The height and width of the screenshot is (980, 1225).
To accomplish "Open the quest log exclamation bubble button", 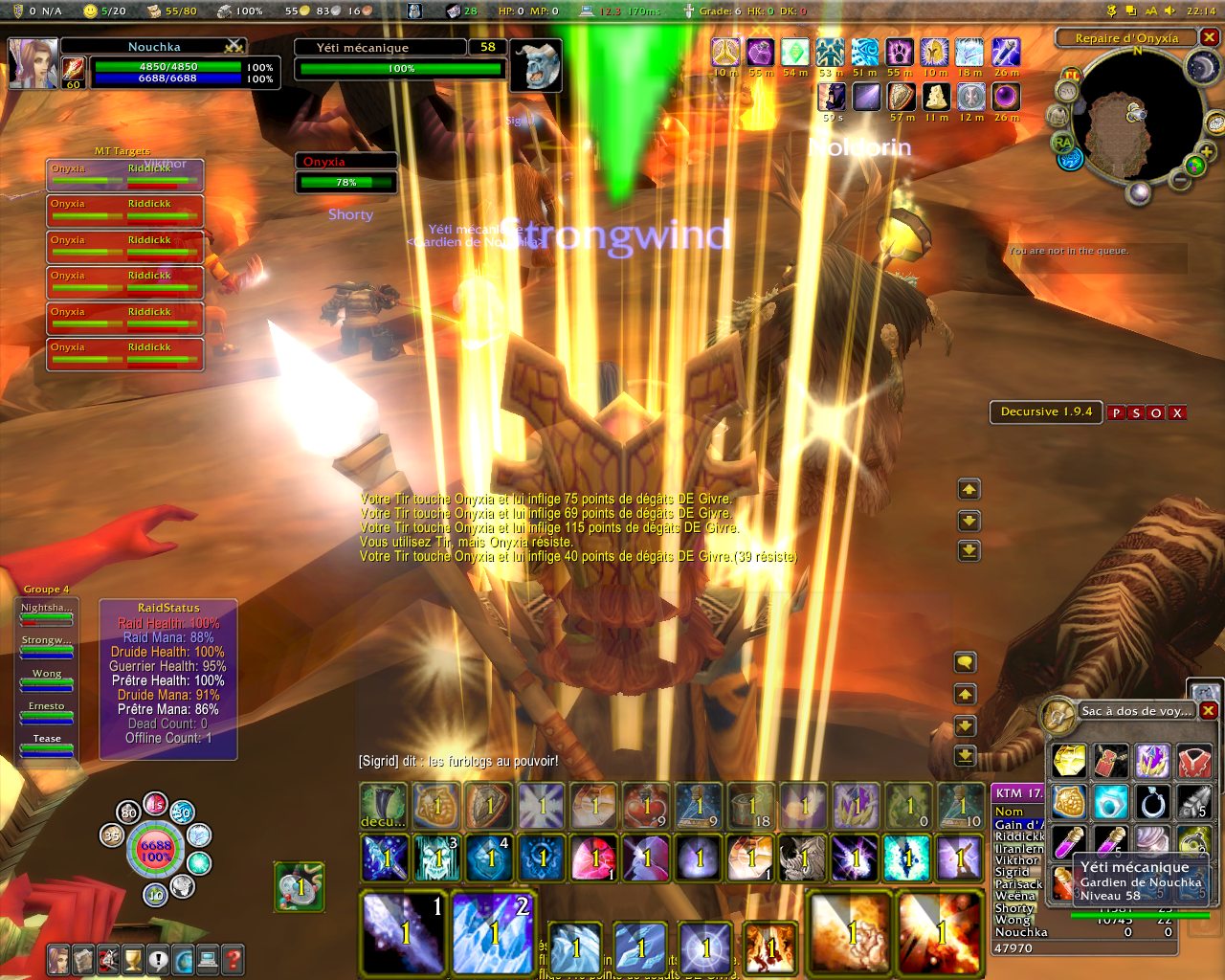I will (158, 958).
